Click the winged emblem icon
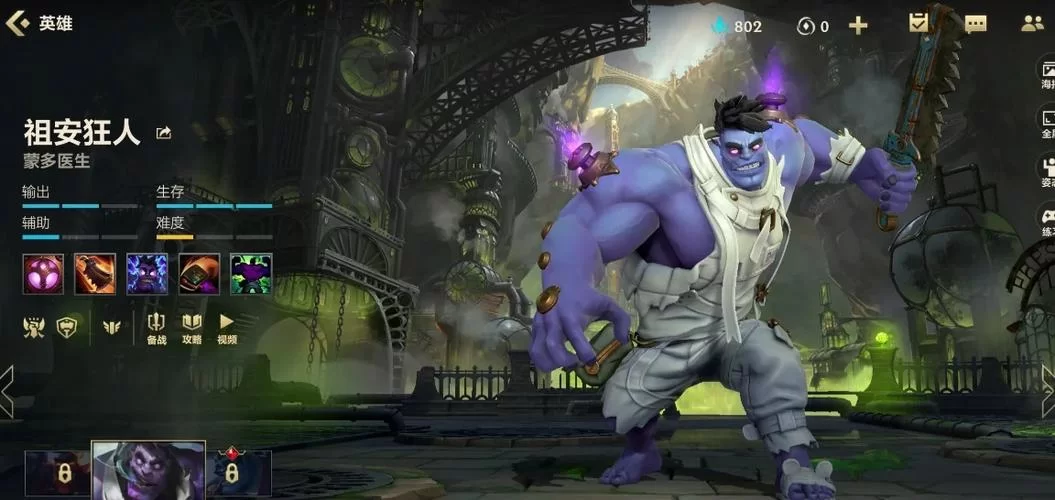Image resolution: width=1055 pixels, height=500 pixels. tap(111, 326)
